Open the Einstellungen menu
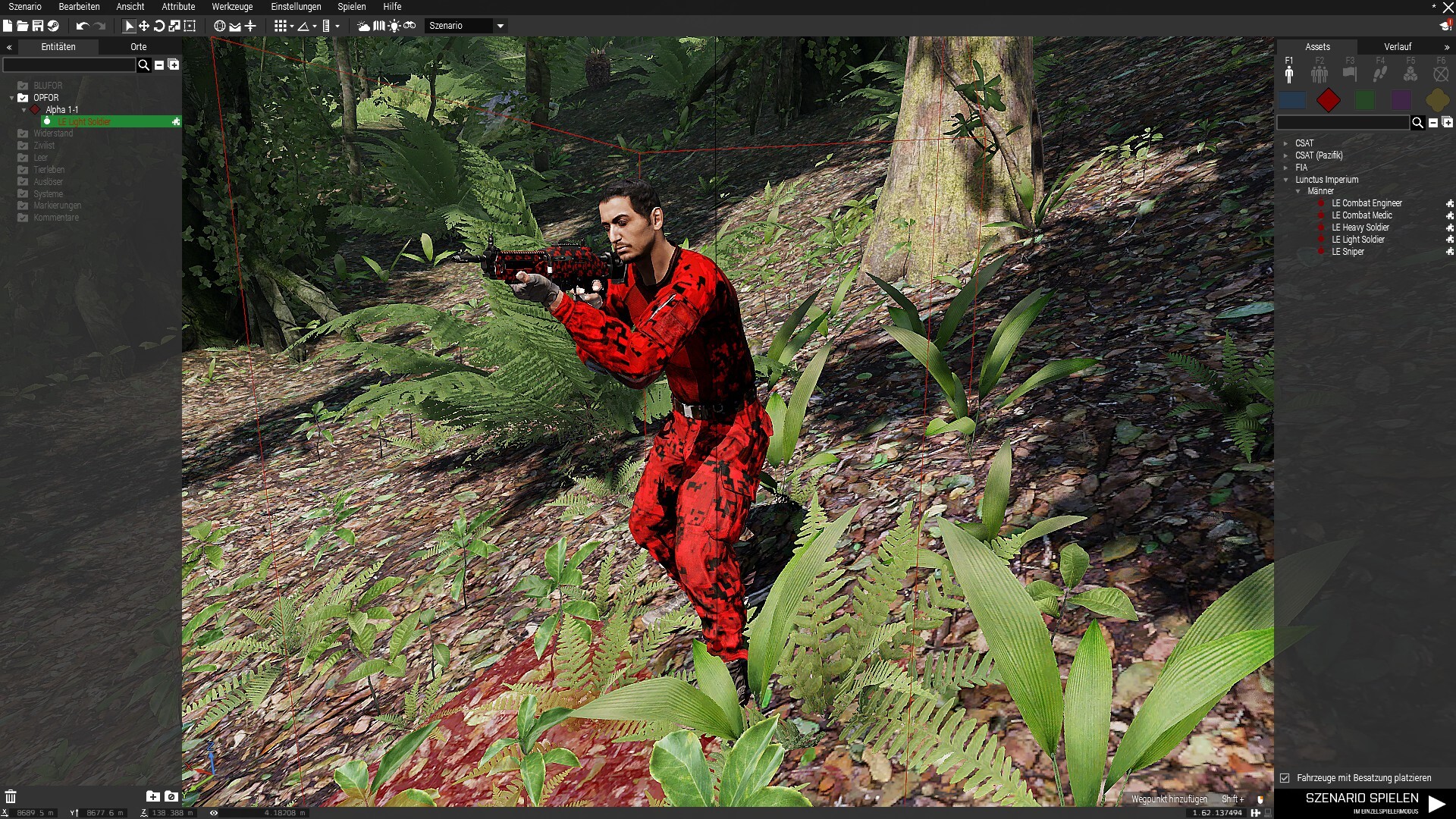The image size is (1456, 819). click(x=296, y=7)
